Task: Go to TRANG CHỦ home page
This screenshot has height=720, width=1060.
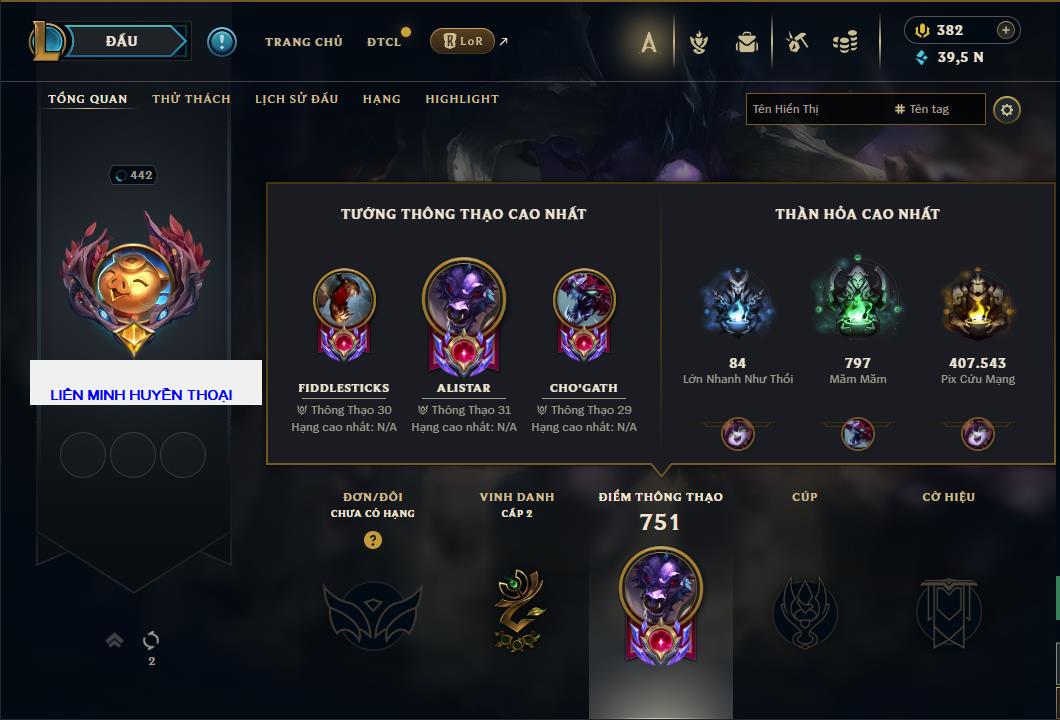Action: point(304,42)
